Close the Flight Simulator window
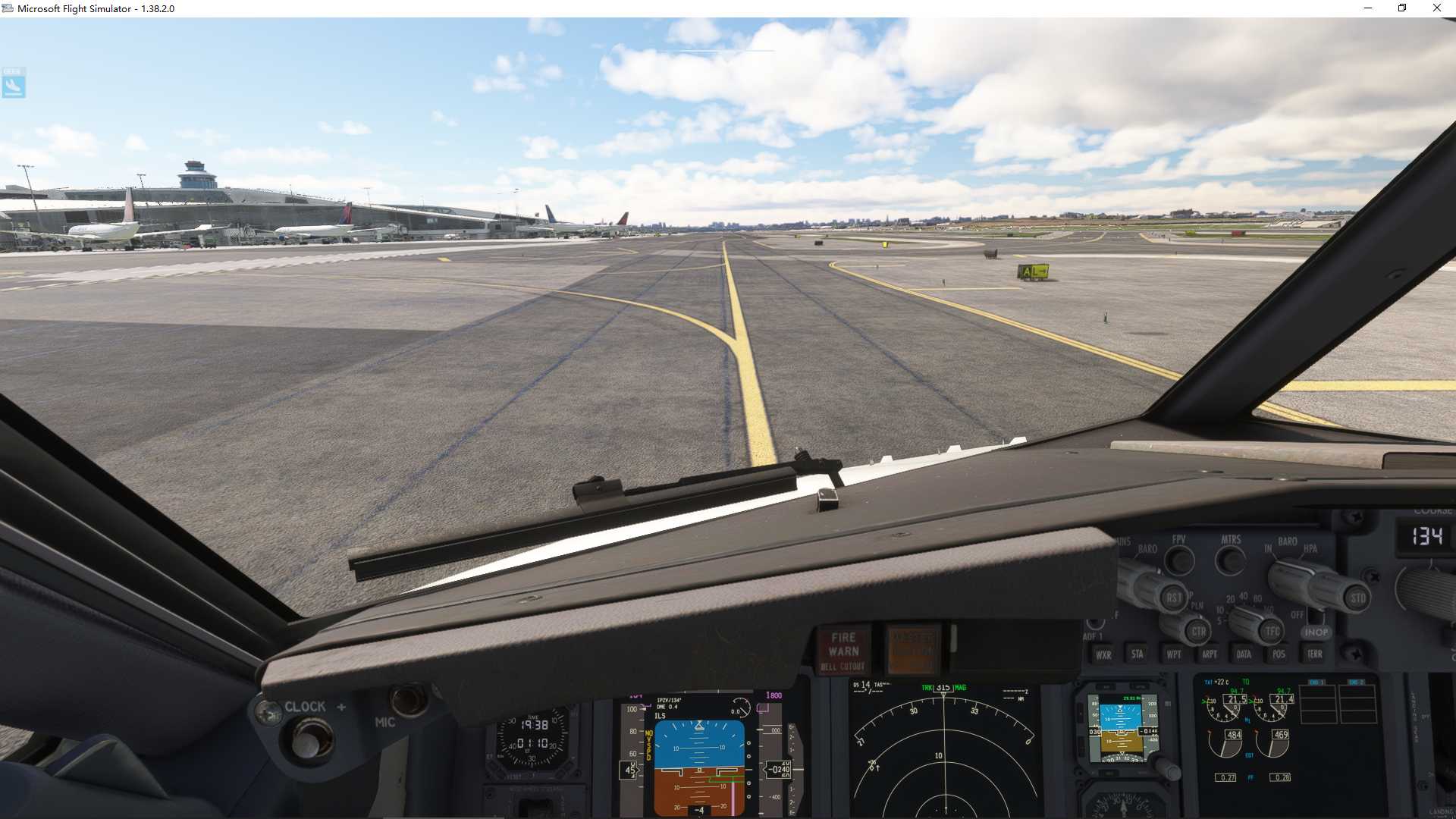1456x819 pixels. (x=1436, y=8)
